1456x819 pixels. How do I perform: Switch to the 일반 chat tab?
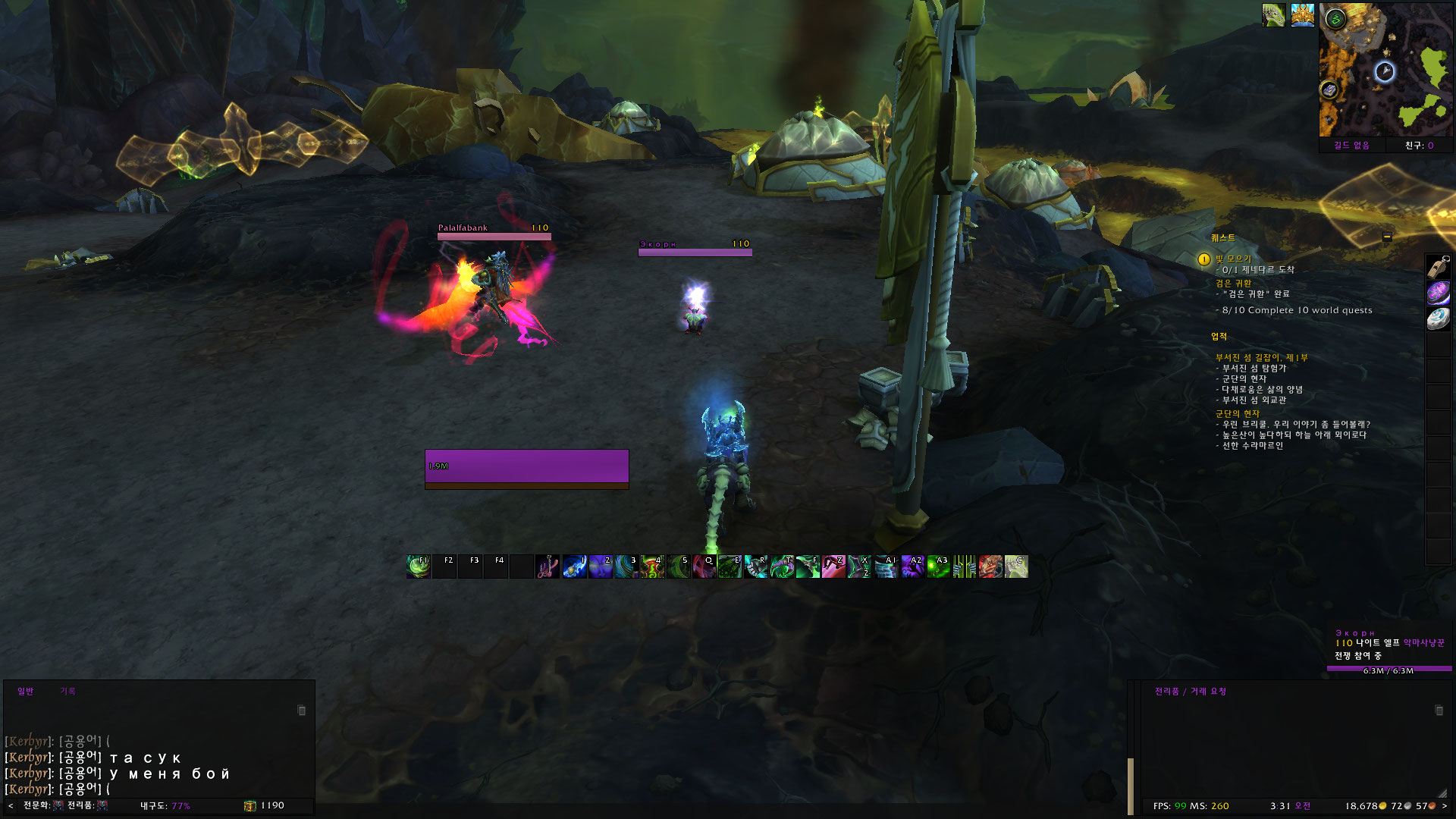[25, 691]
